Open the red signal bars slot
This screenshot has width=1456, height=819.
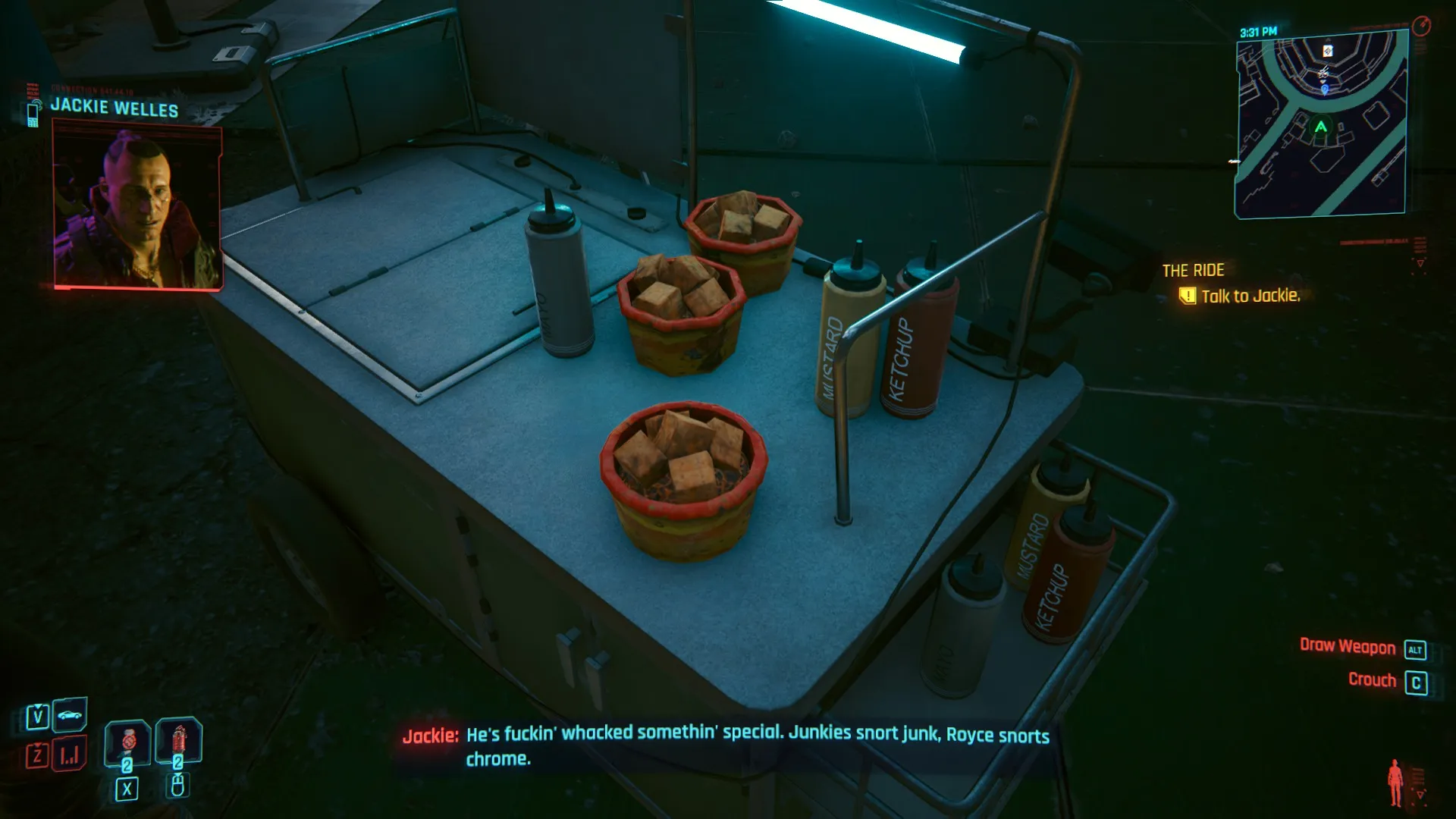pyautogui.click(x=70, y=755)
